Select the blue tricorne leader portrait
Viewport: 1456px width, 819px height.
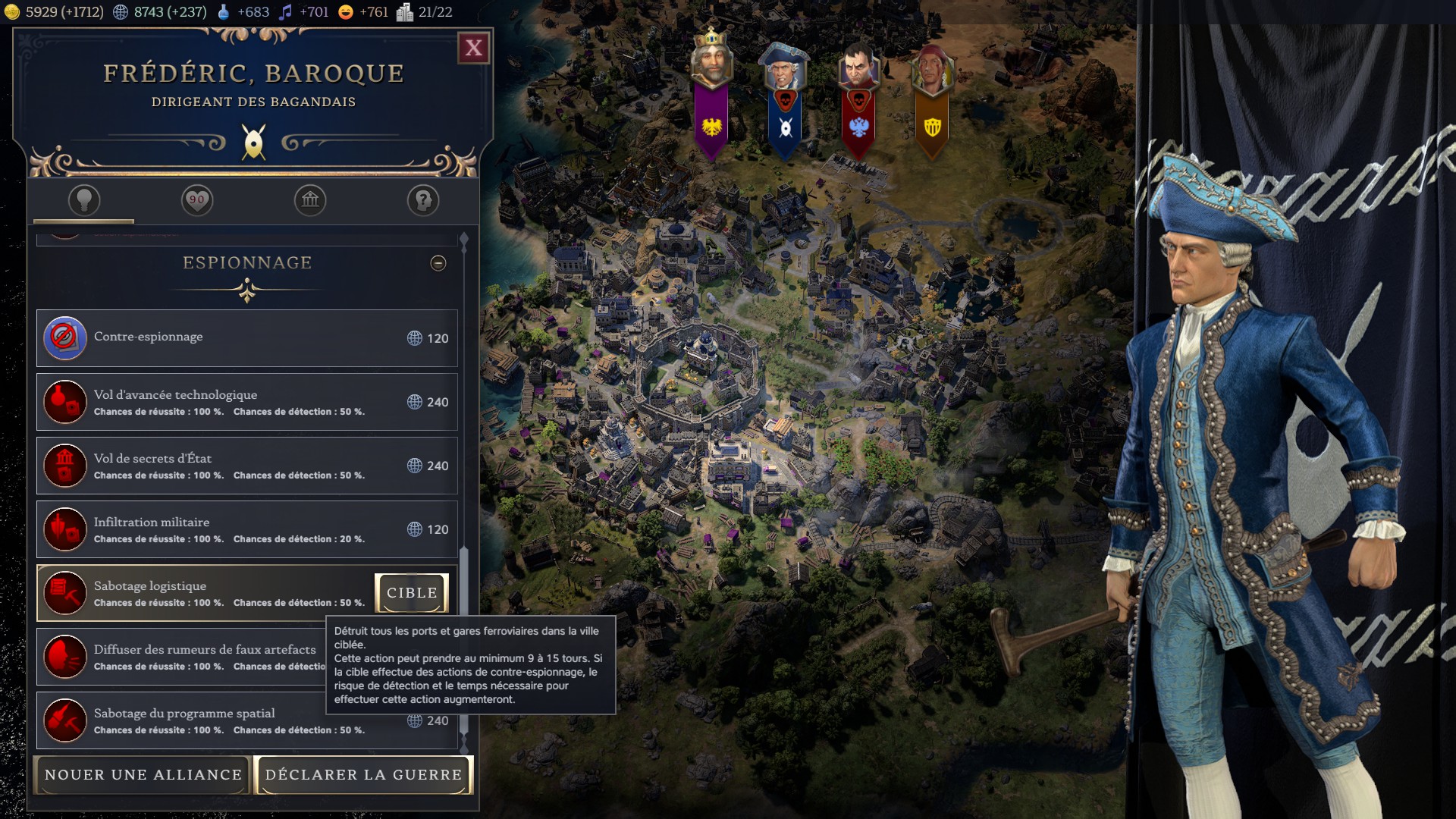tap(785, 68)
